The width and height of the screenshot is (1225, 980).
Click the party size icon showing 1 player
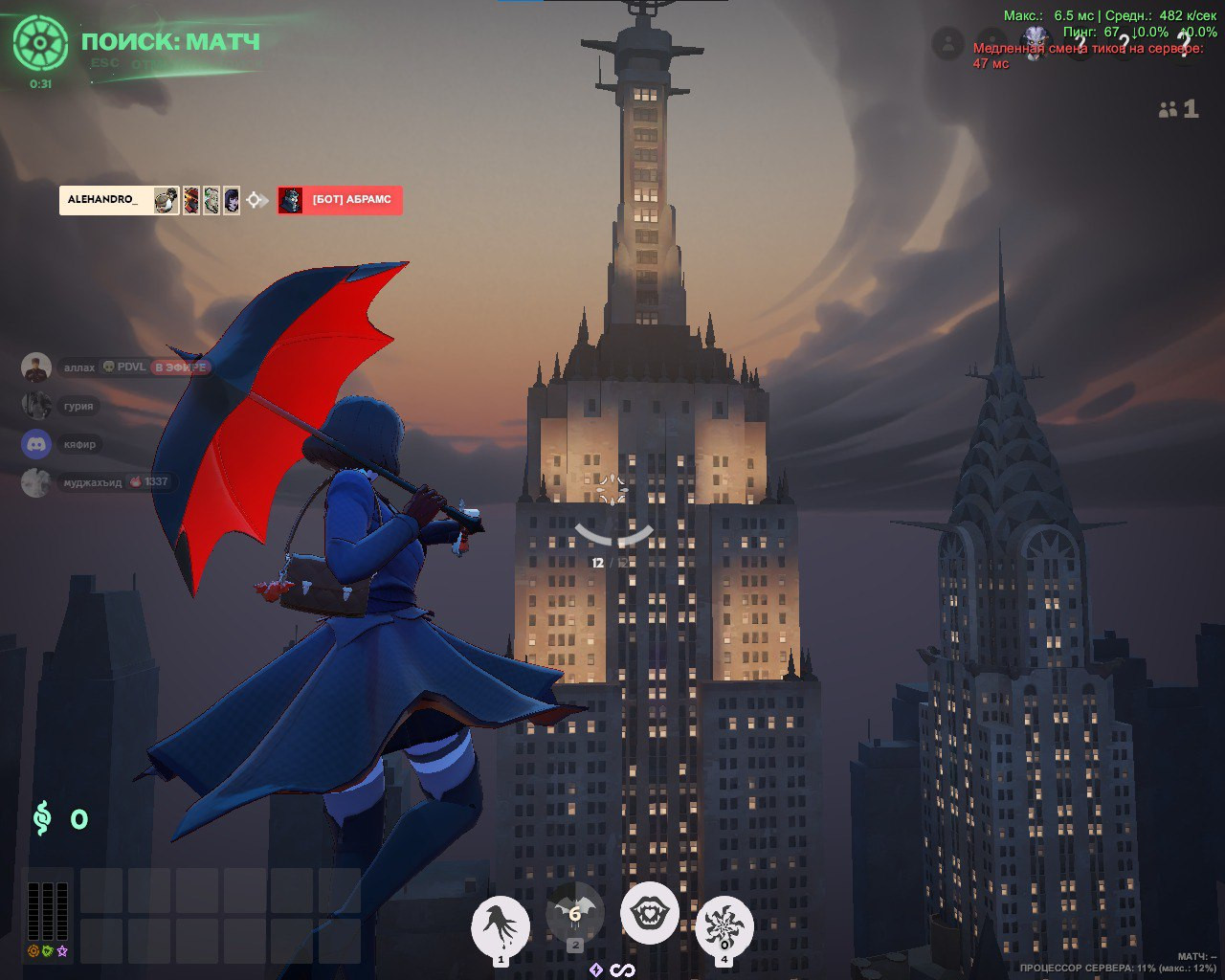[1167, 110]
